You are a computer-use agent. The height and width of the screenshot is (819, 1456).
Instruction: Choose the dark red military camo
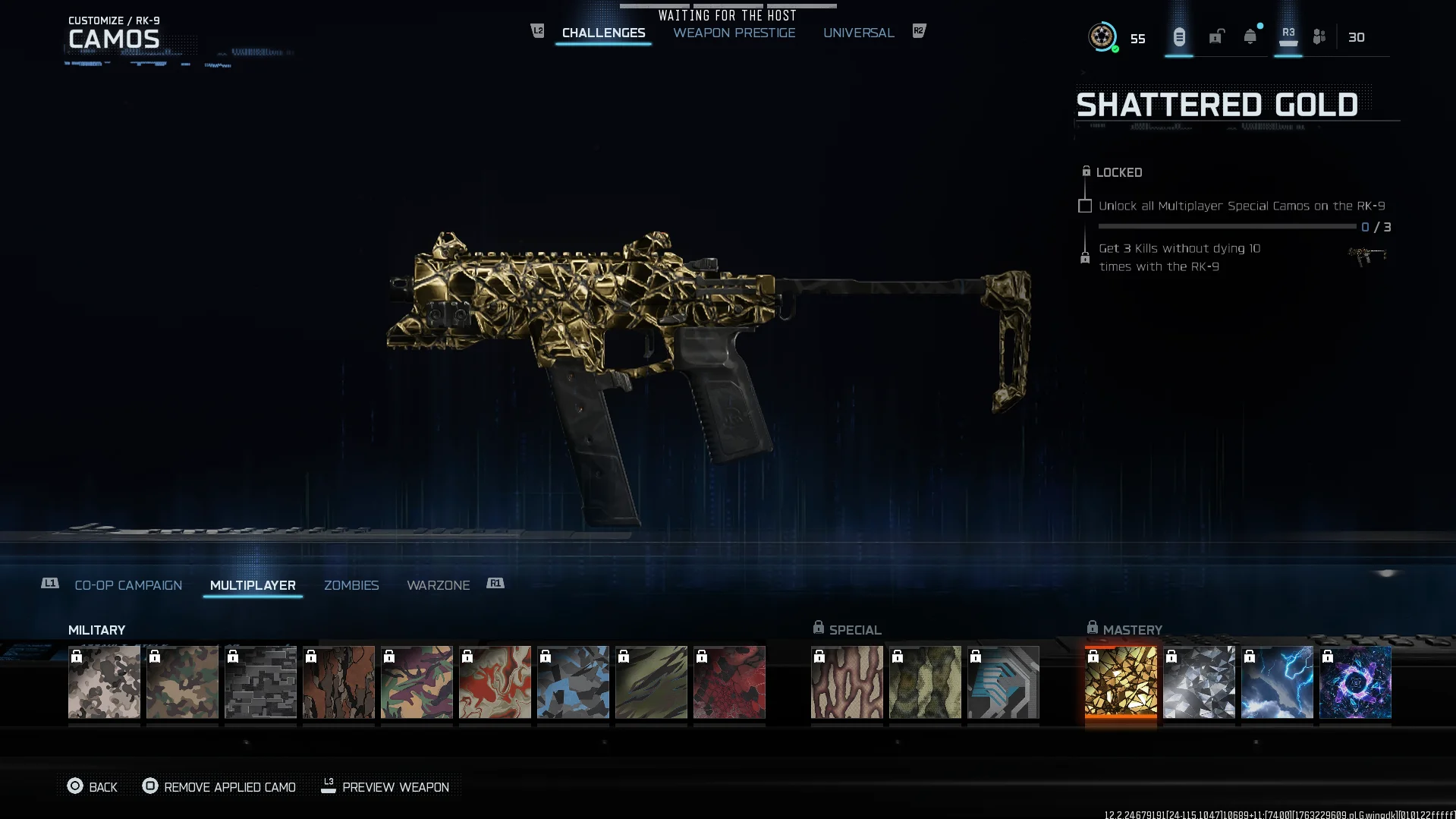coord(729,682)
